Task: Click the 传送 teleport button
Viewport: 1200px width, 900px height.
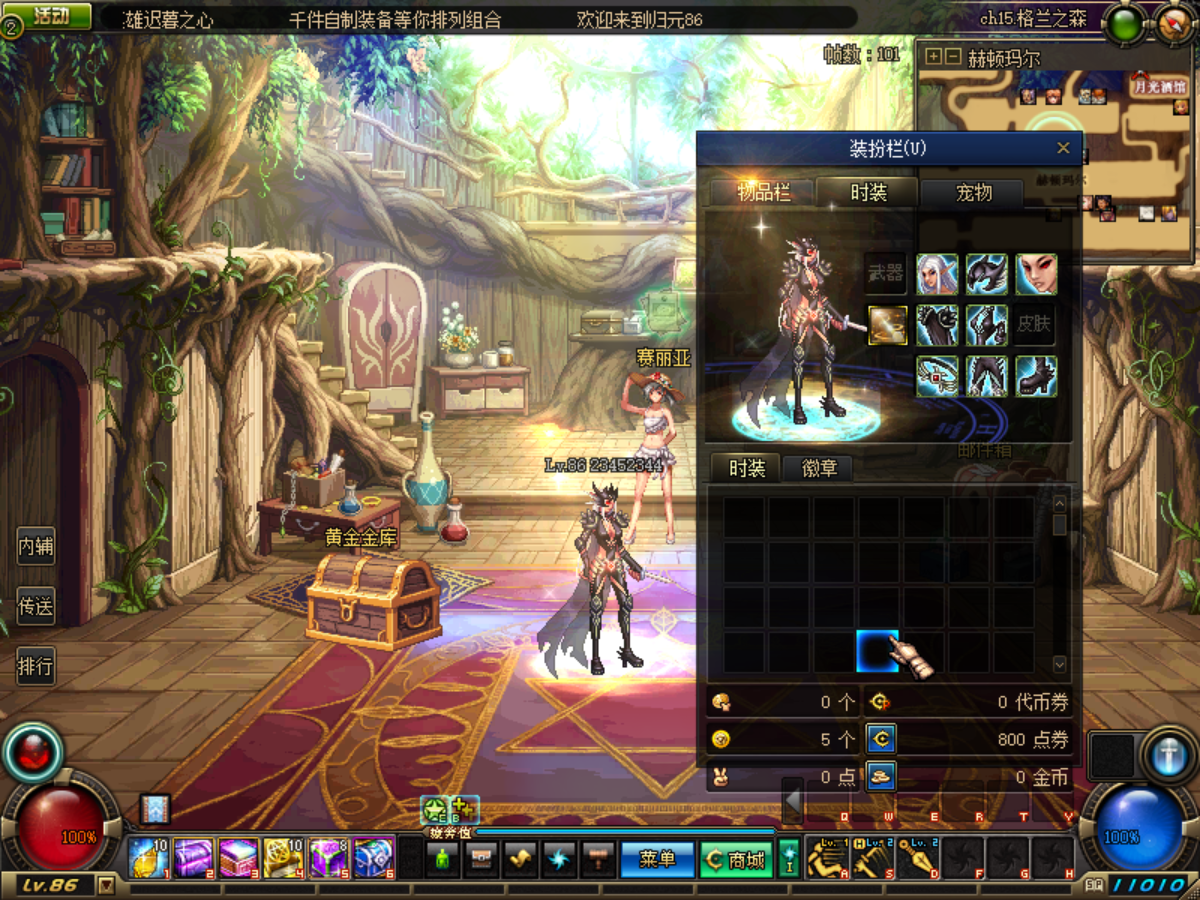Action: (x=36, y=606)
